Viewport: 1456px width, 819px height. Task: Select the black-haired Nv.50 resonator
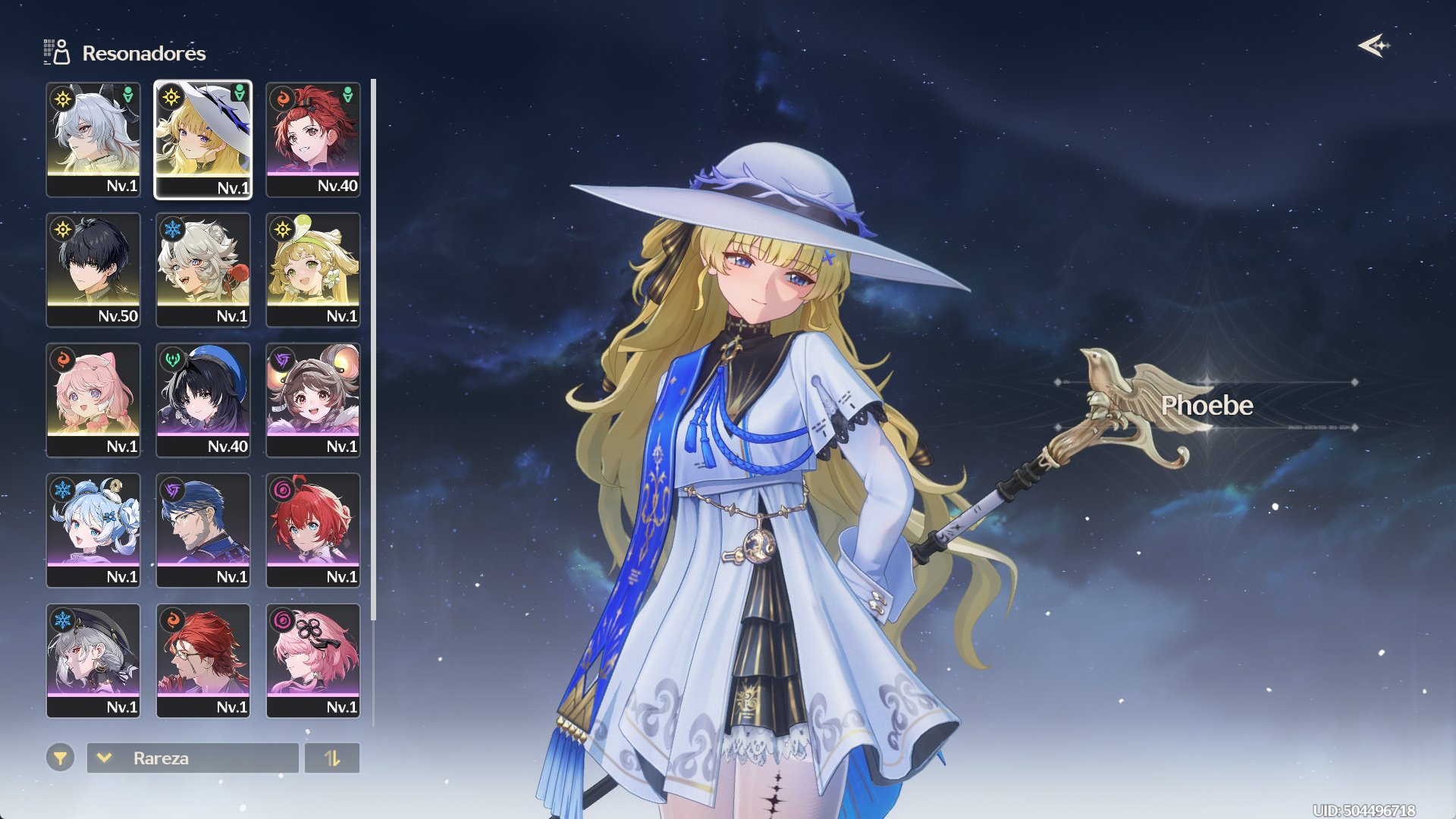point(93,270)
